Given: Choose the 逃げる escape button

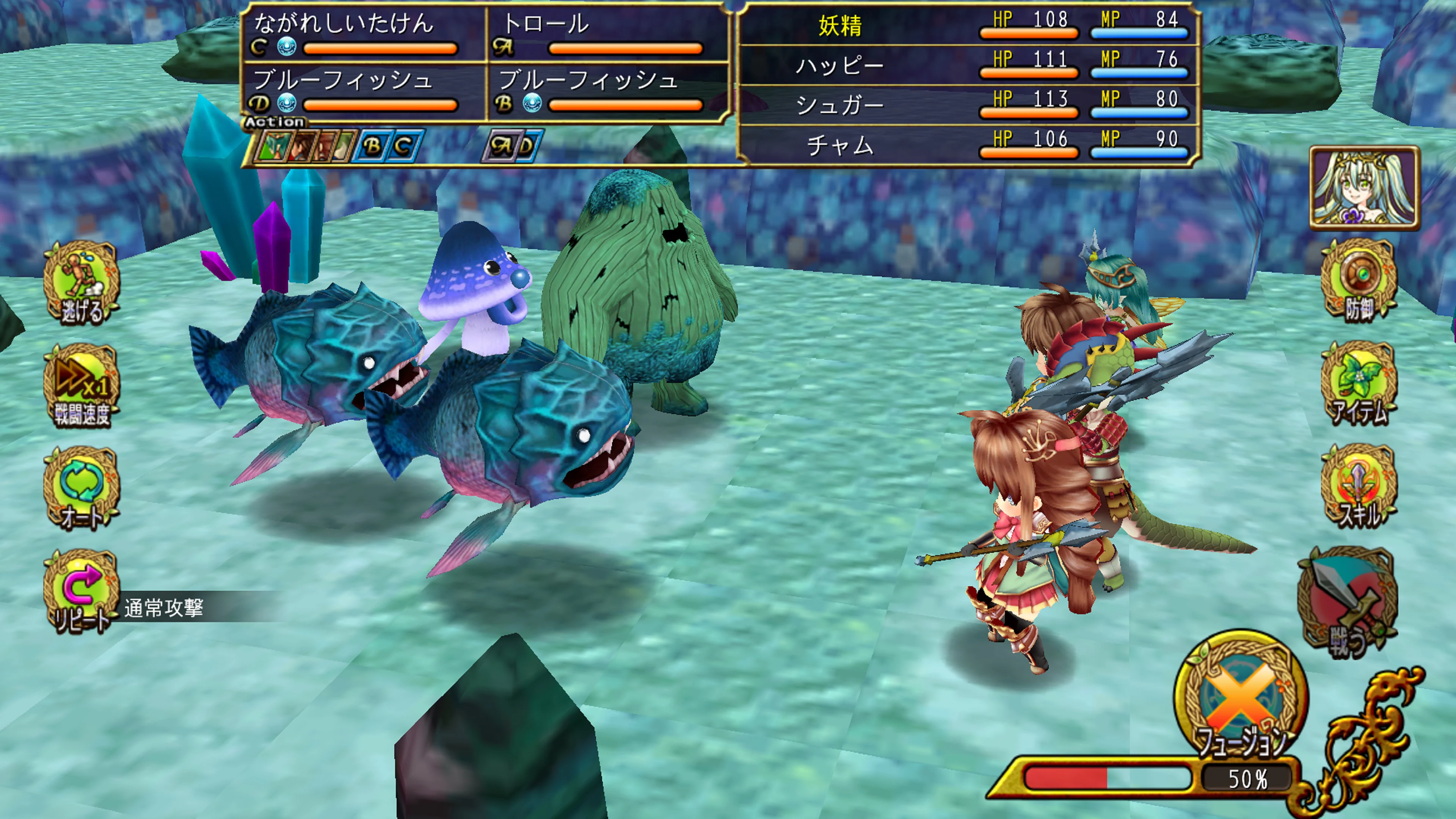Looking at the screenshot, I should pyautogui.click(x=82, y=283).
